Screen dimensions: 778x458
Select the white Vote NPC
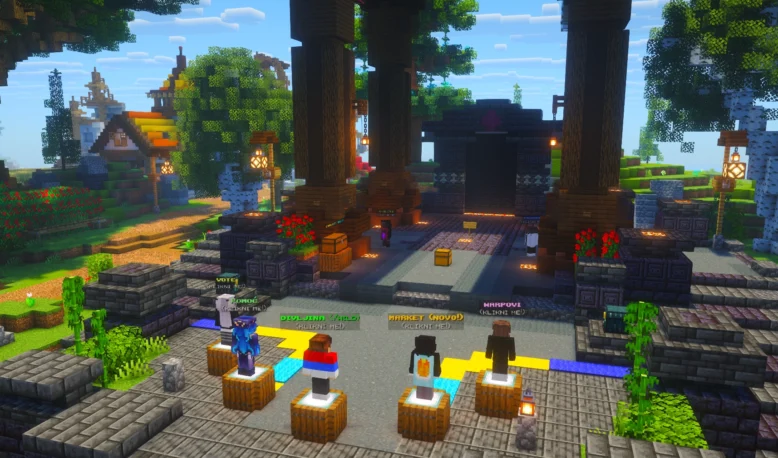pyautogui.click(x=225, y=316)
